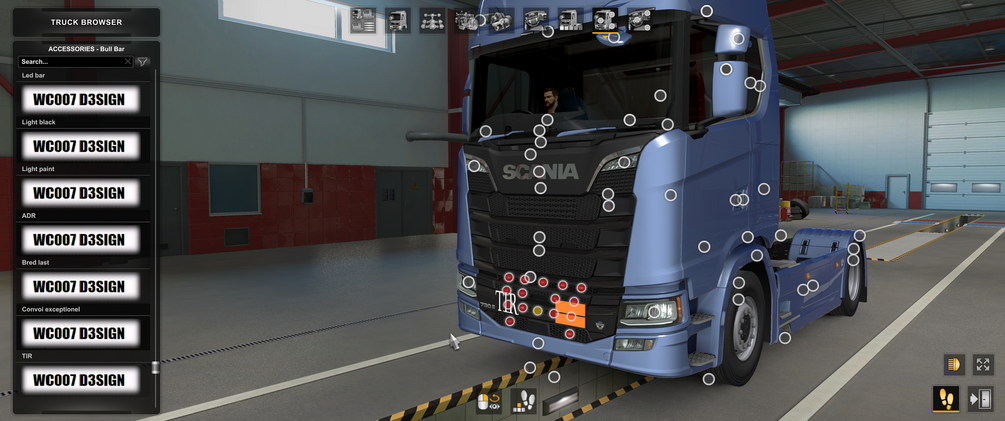Viewport: 1005px width, 421px height.
Task: Select the ADR accessory thumbnail
Action: pos(79,240)
